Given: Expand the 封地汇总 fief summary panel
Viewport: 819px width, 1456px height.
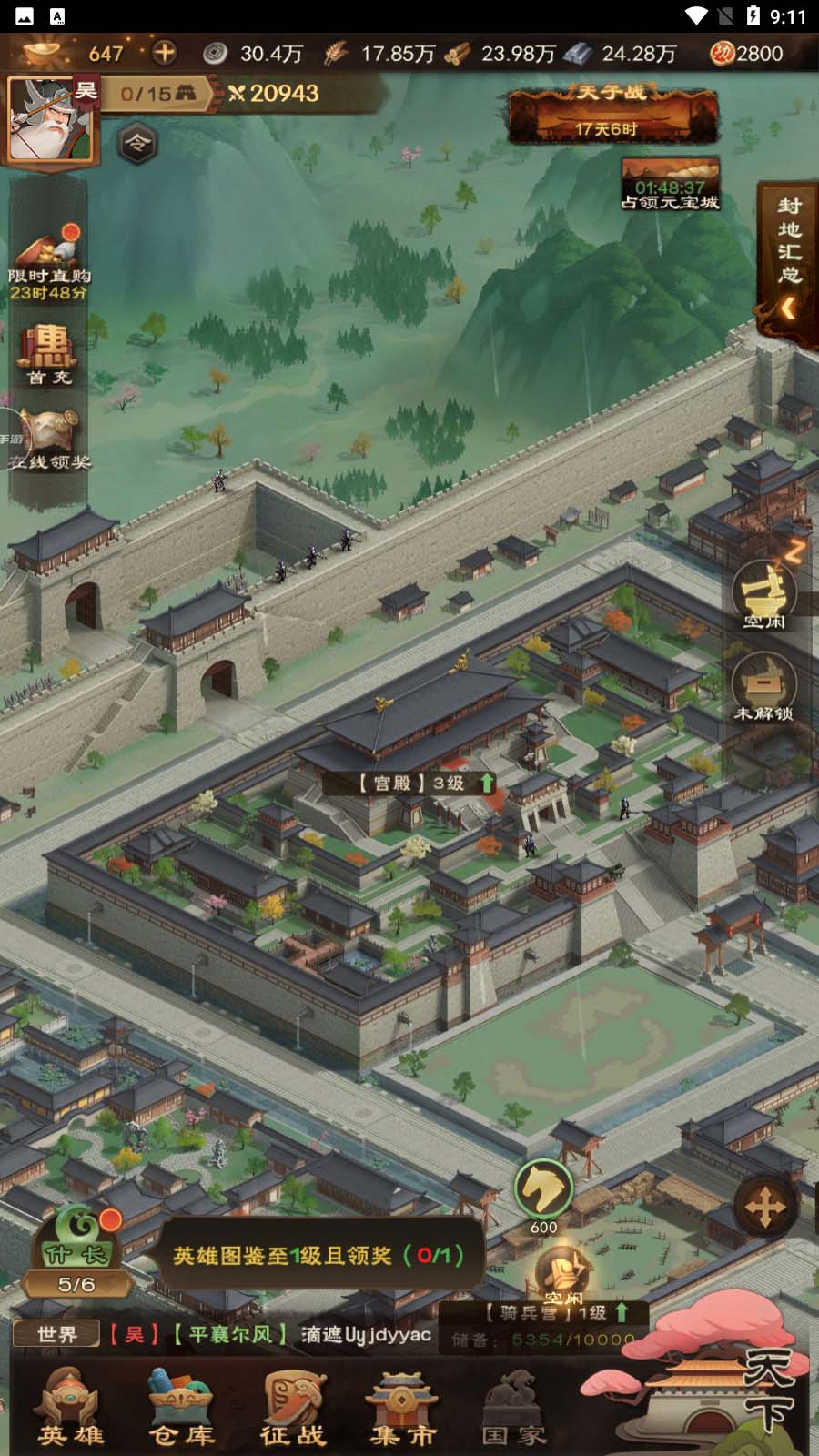Looking at the screenshot, I should pyautogui.click(x=788, y=264).
